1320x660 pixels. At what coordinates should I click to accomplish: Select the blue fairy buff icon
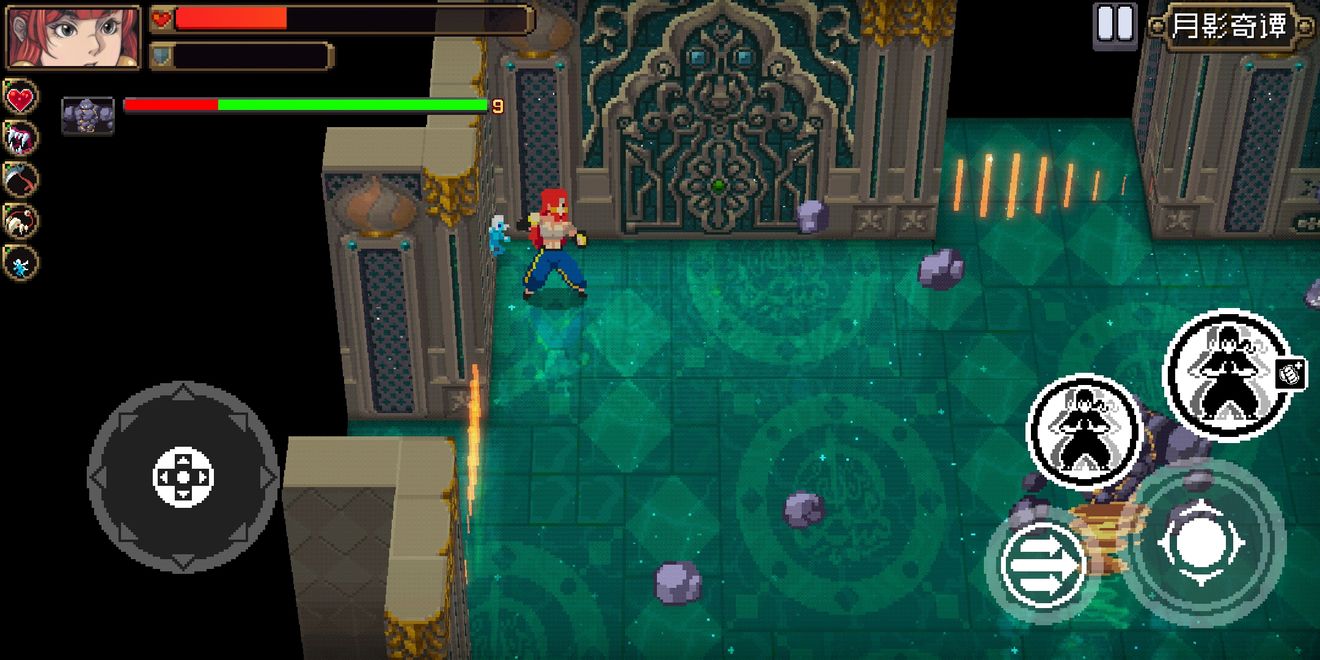[21, 263]
